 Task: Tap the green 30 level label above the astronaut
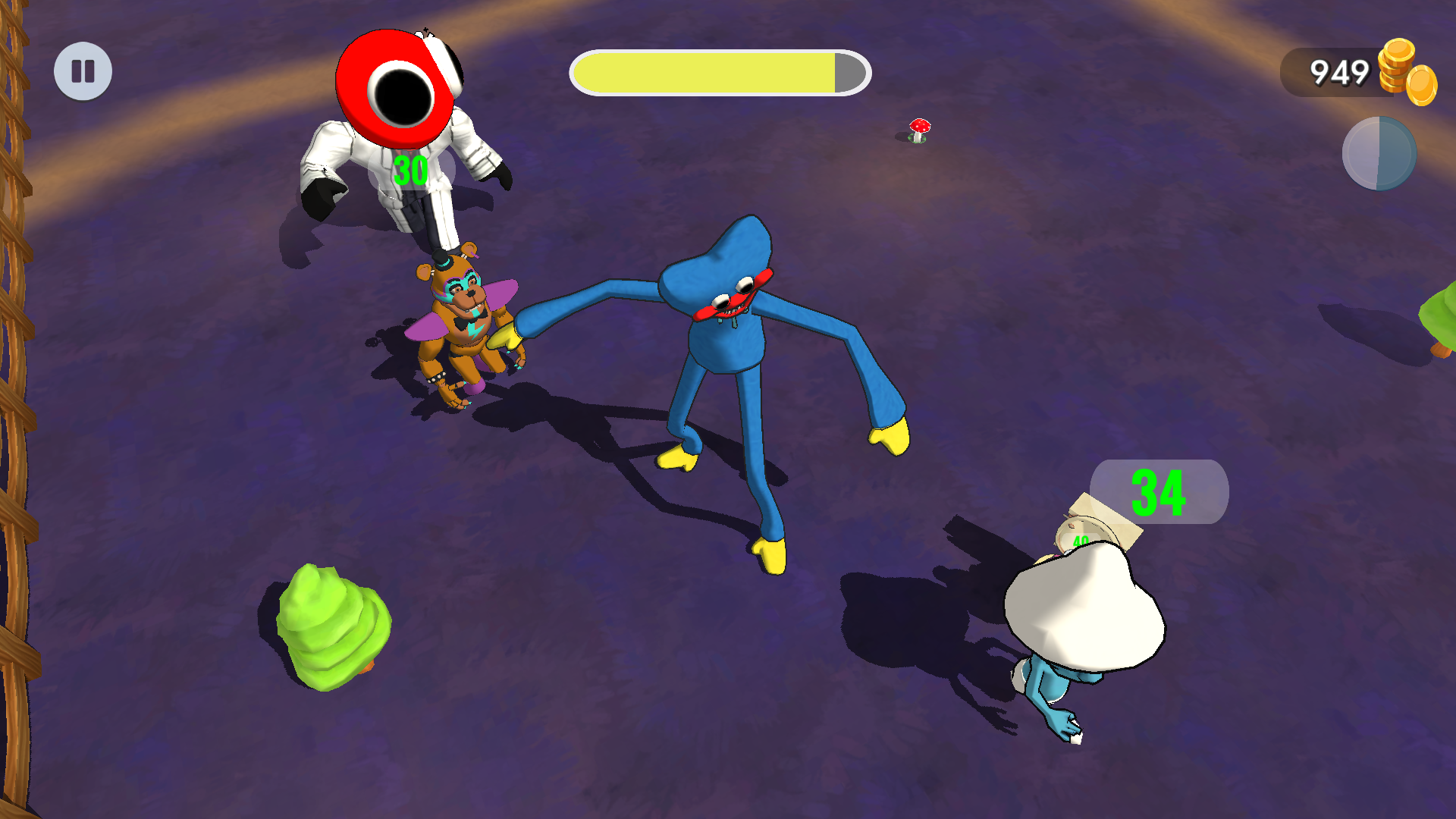coord(410,168)
